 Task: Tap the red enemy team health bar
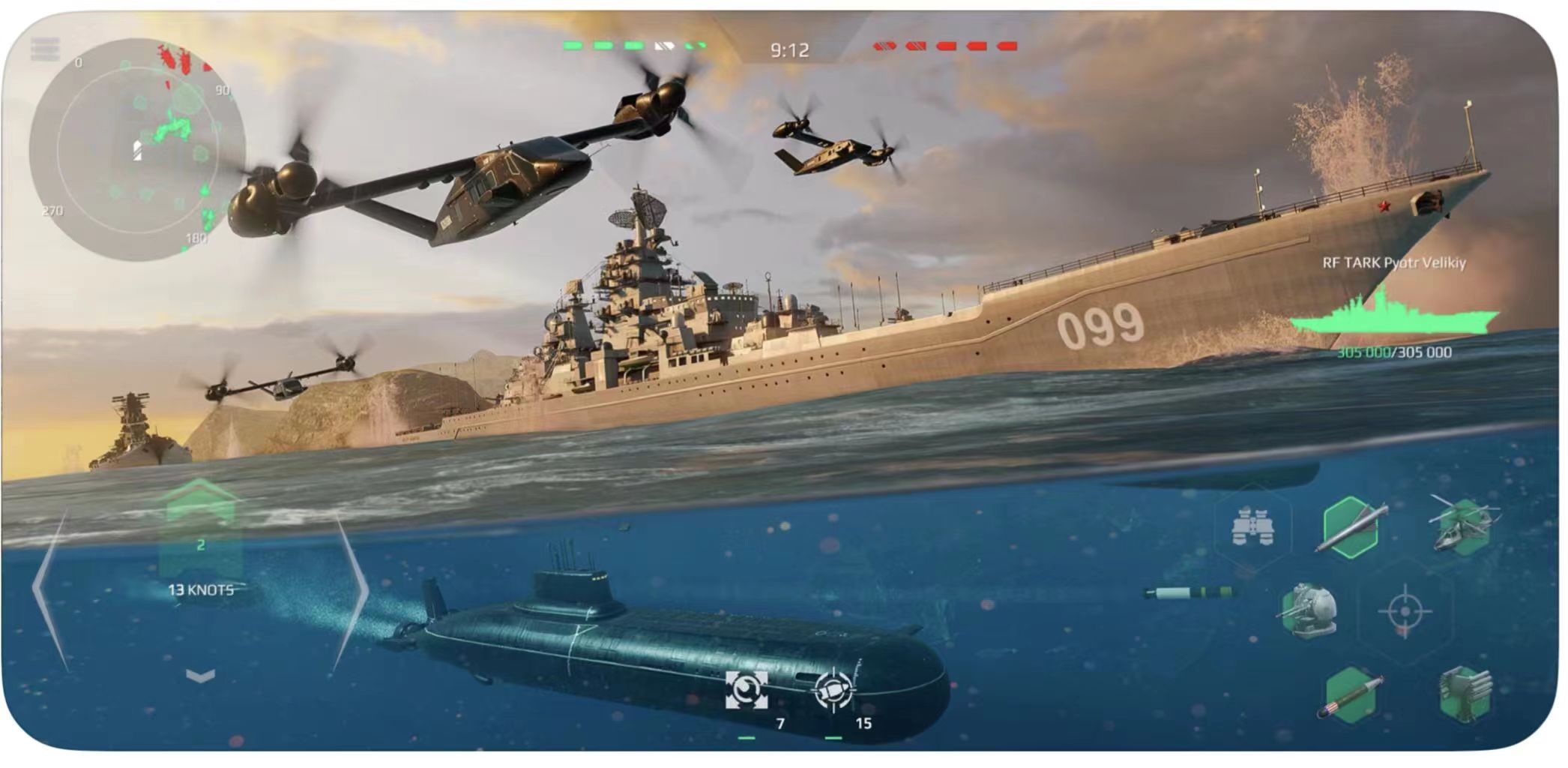point(943,45)
